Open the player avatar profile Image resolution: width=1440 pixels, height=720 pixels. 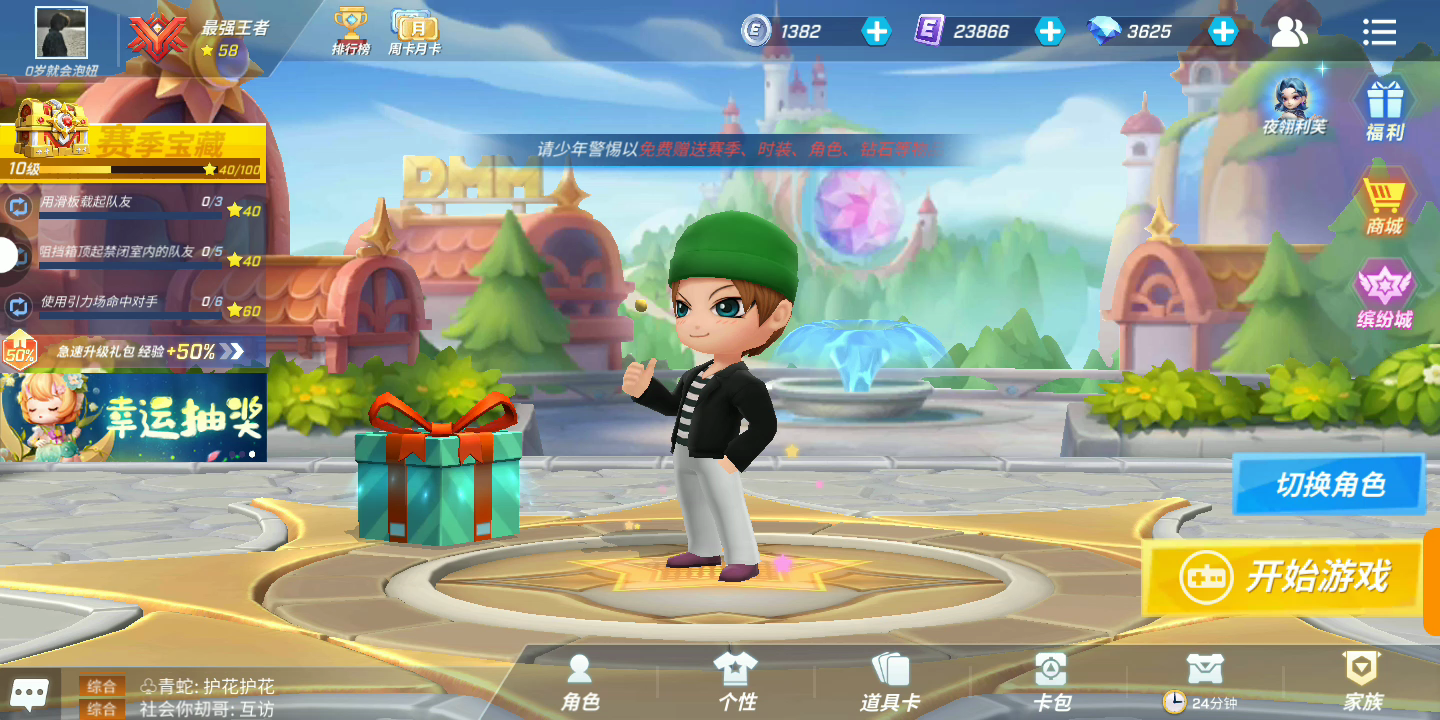[61, 33]
